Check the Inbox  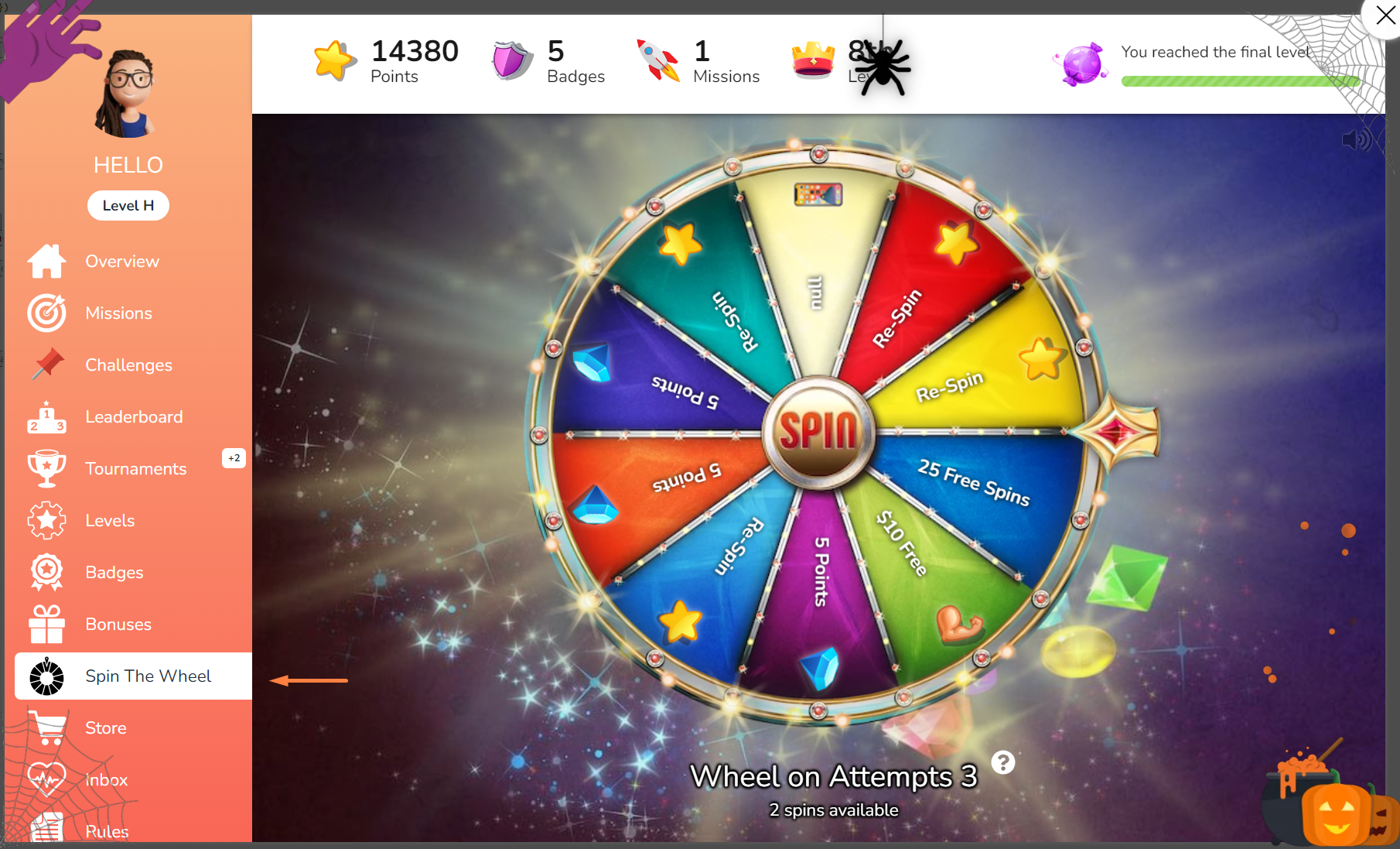107,780
